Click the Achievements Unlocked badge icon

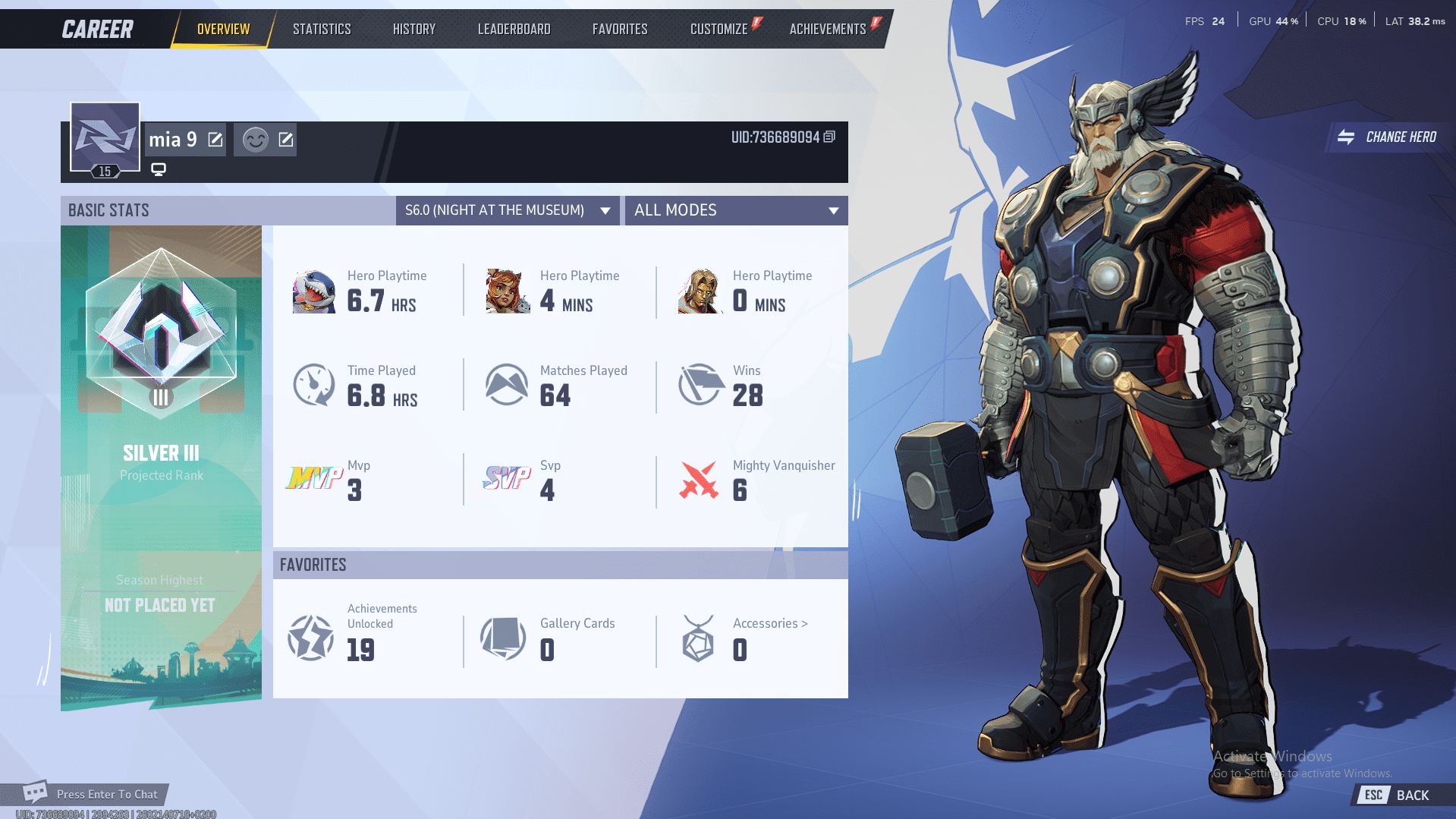(x=310, y=638)
